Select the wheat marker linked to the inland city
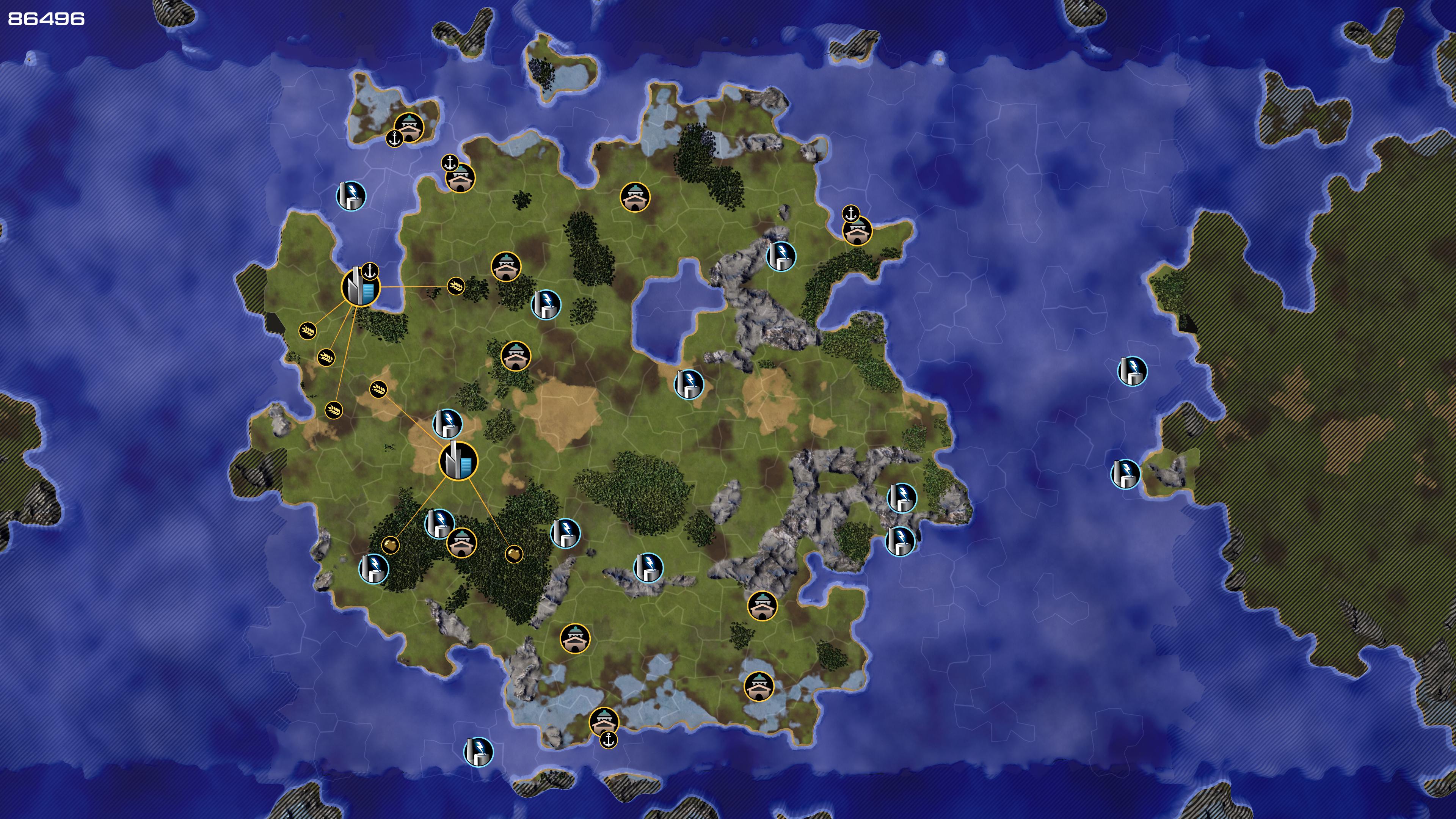Image resolution: width=1456 pixels, height=819 pixels. [379, 389]
